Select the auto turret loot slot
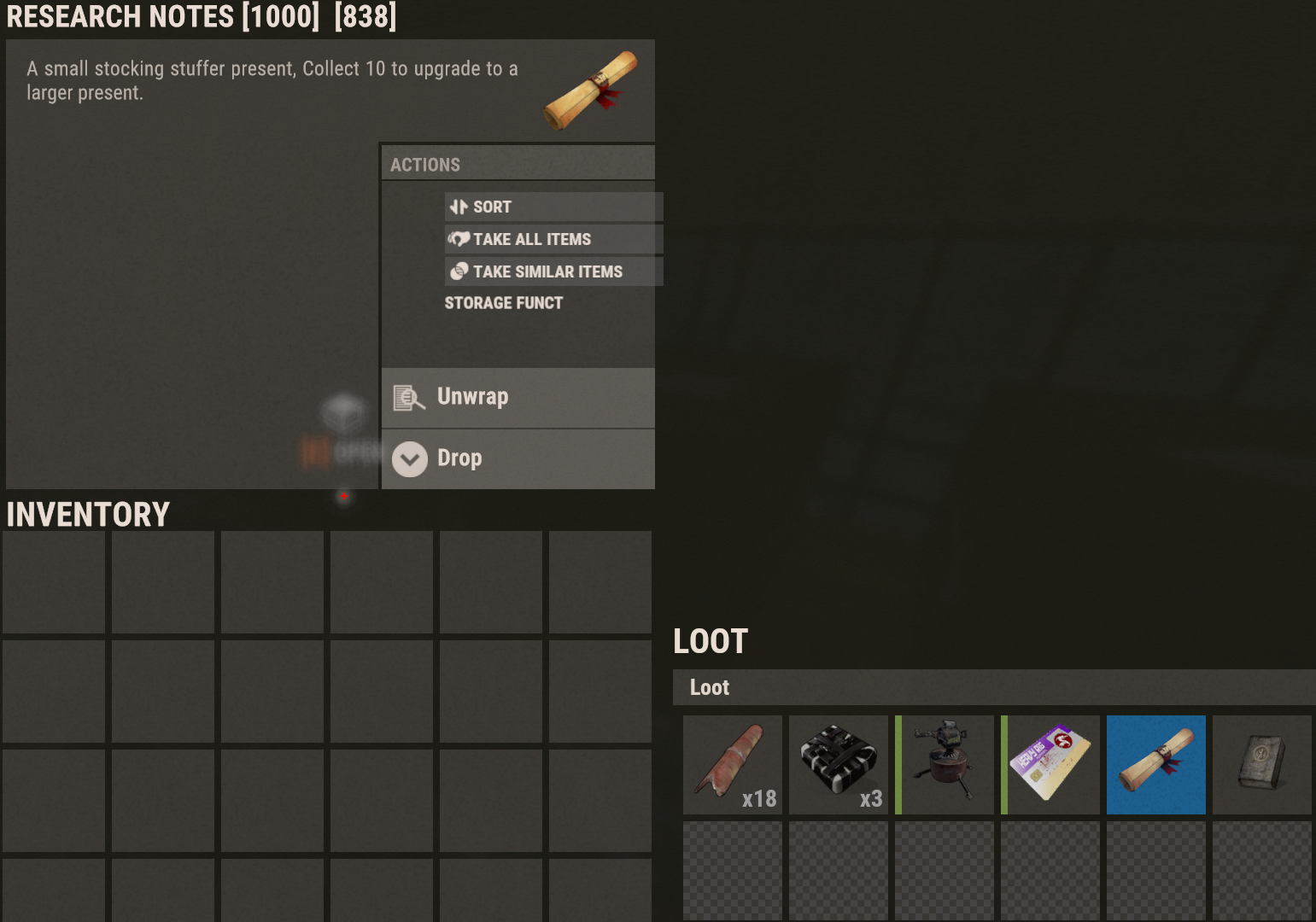1316x922 pixels. 945,765
